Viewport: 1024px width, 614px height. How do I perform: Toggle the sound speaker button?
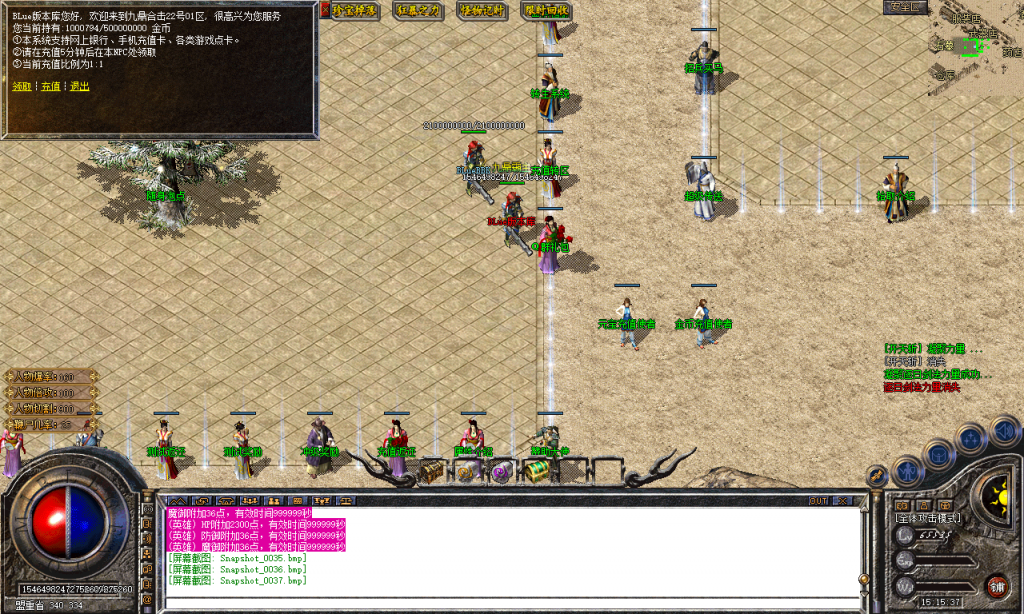(x=1004, y=431)
